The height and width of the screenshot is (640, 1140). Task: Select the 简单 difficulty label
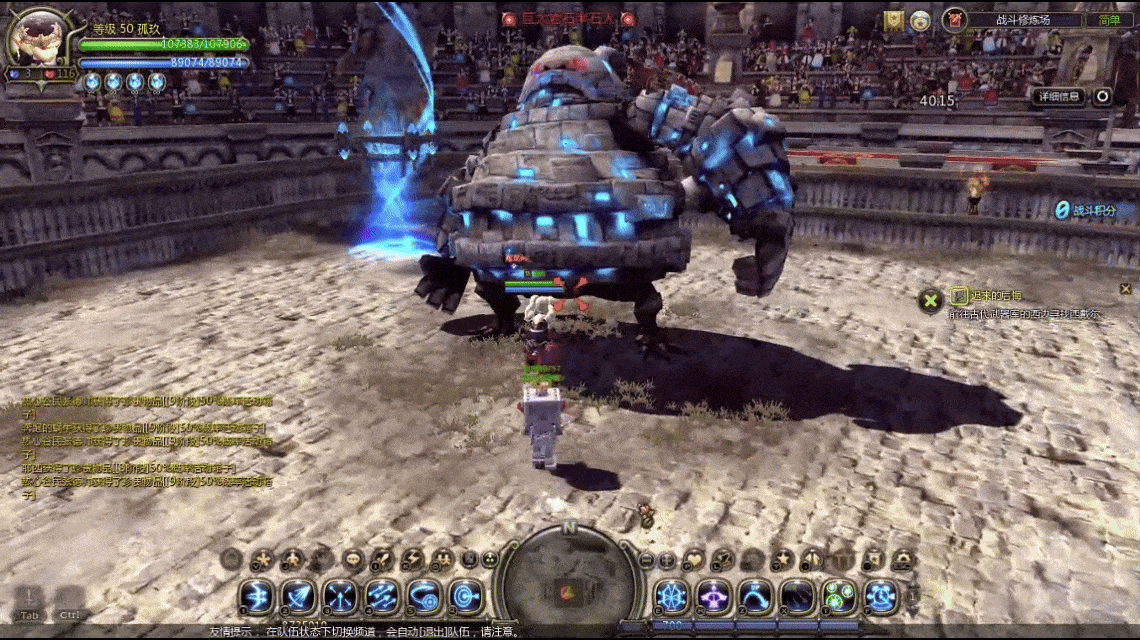click(x=1110, y=20)
